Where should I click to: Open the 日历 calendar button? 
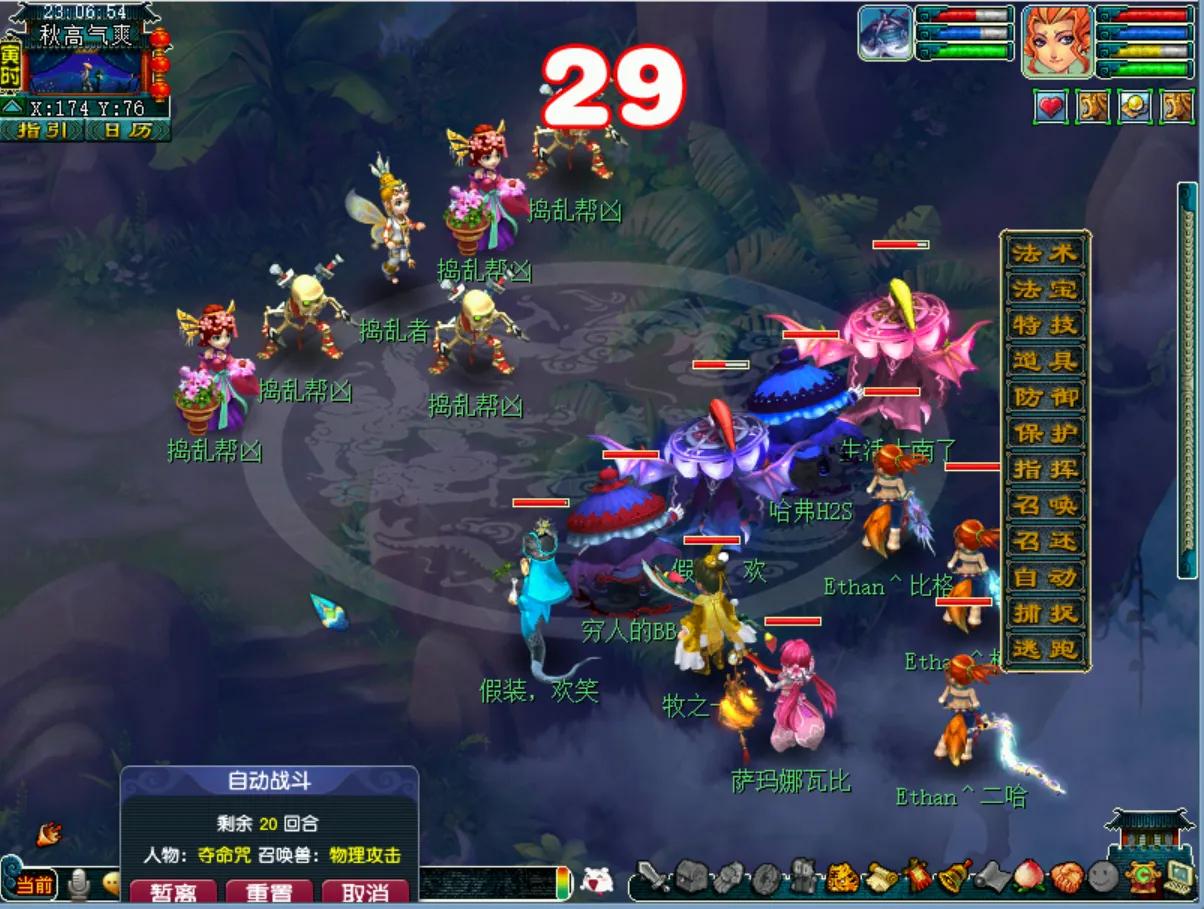[x=128, y=131]
